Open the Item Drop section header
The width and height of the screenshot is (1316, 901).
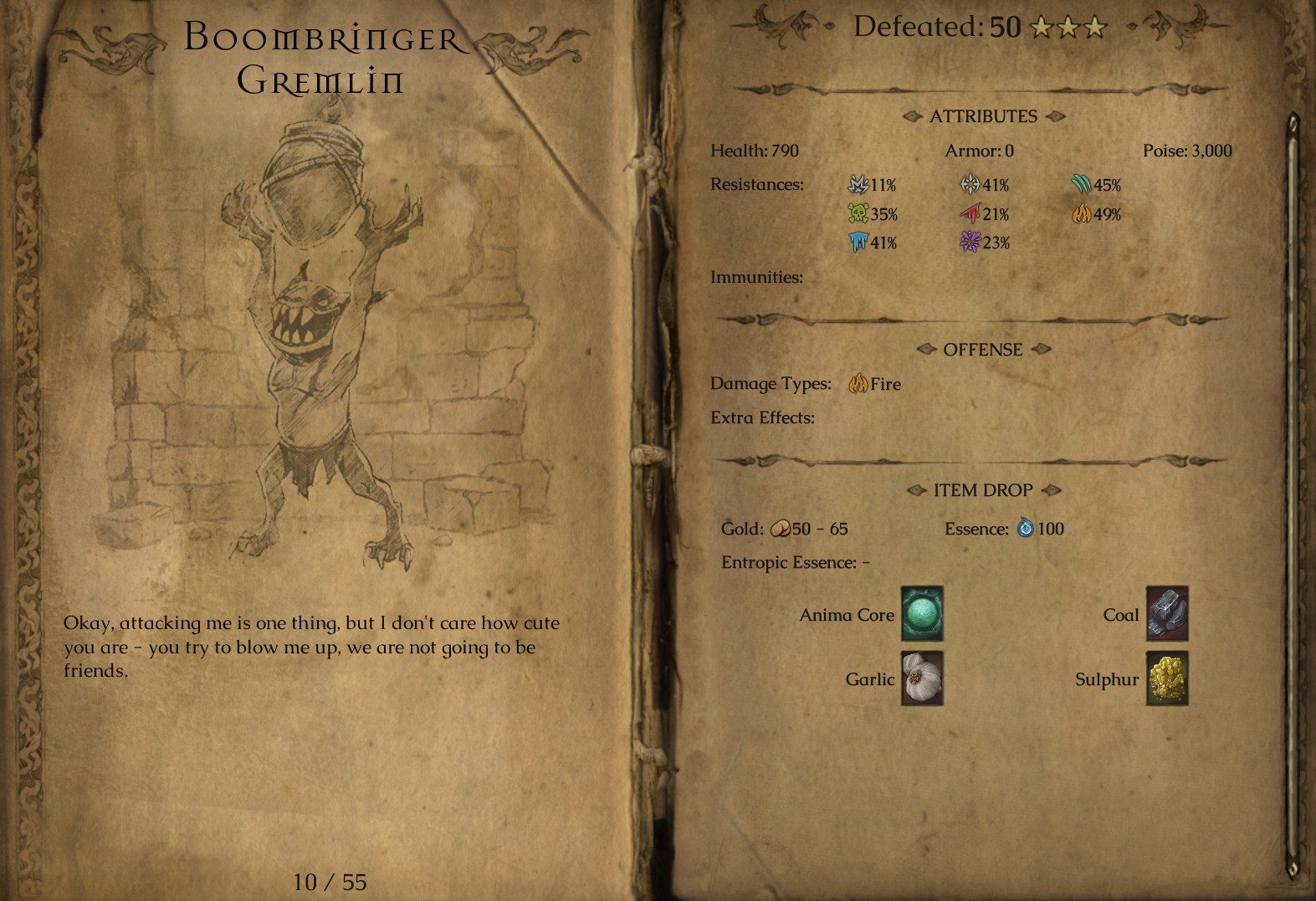(x=982, y=489)
